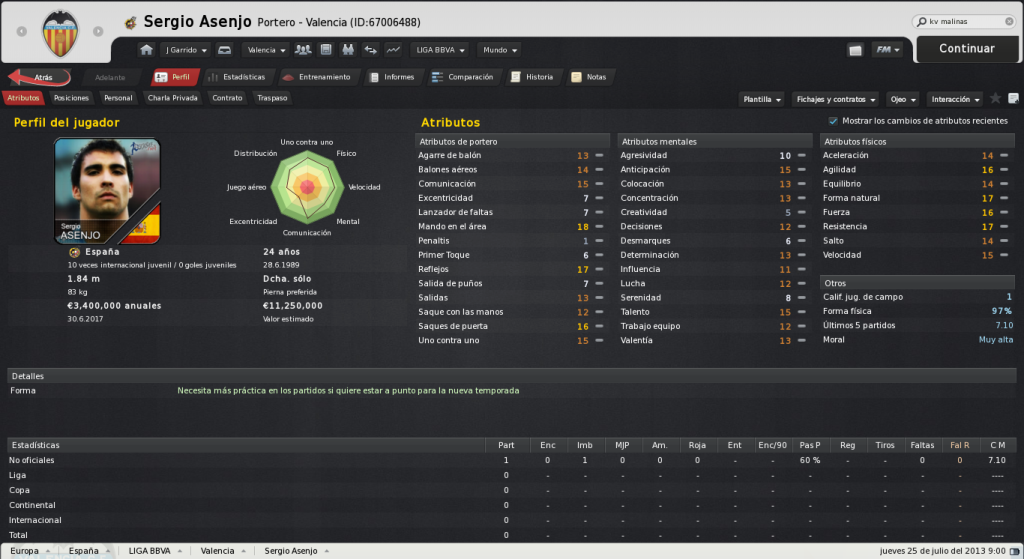Open the Informes tab

[x=392, y=77]
